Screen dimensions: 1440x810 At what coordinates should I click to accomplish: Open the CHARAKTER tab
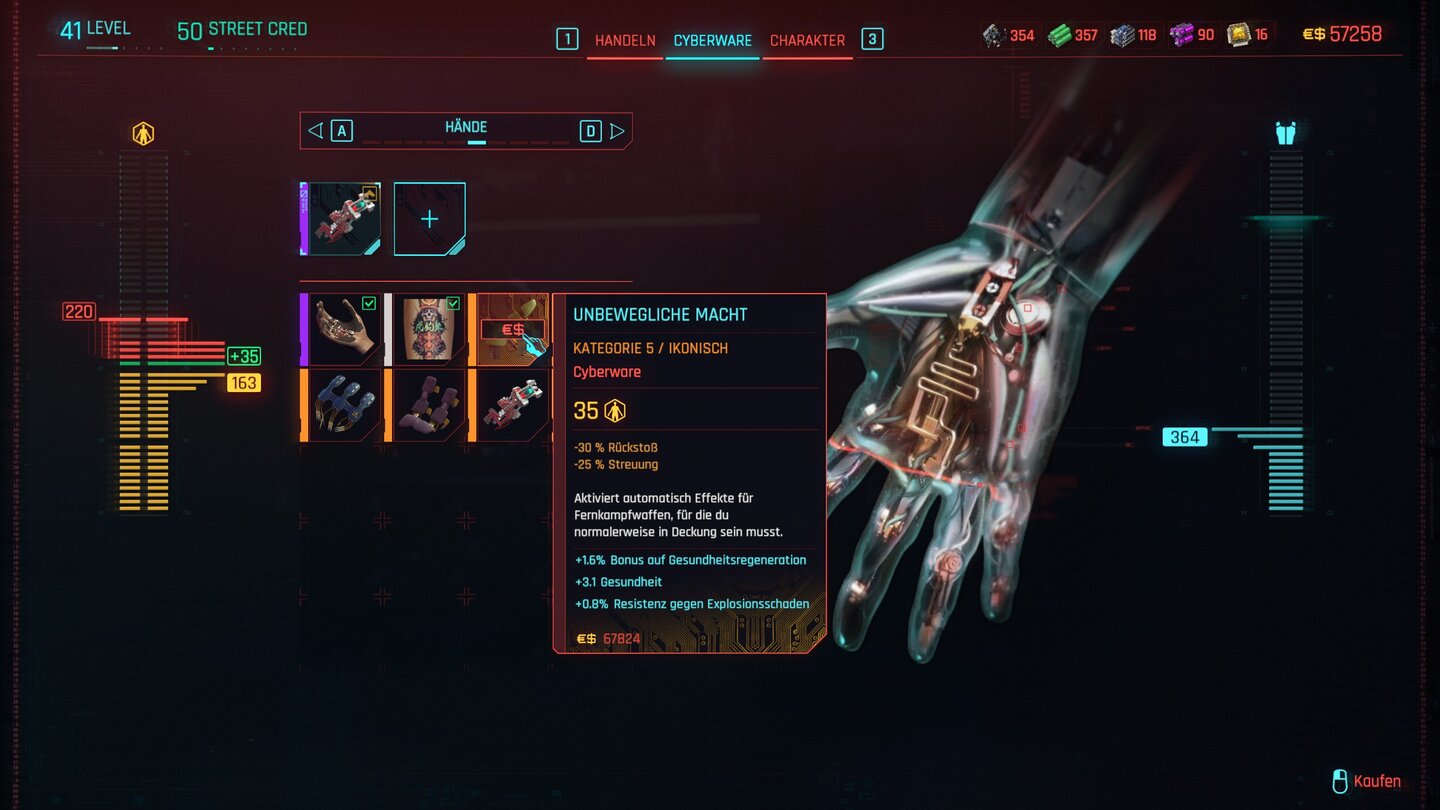pyautogui.click(x=807, y=41)
